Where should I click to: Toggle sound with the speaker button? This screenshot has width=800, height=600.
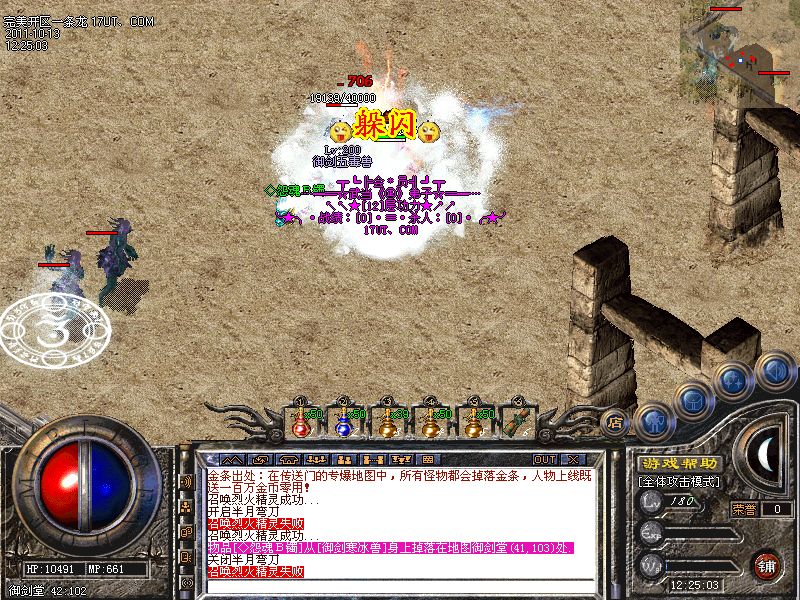(774, 369)
